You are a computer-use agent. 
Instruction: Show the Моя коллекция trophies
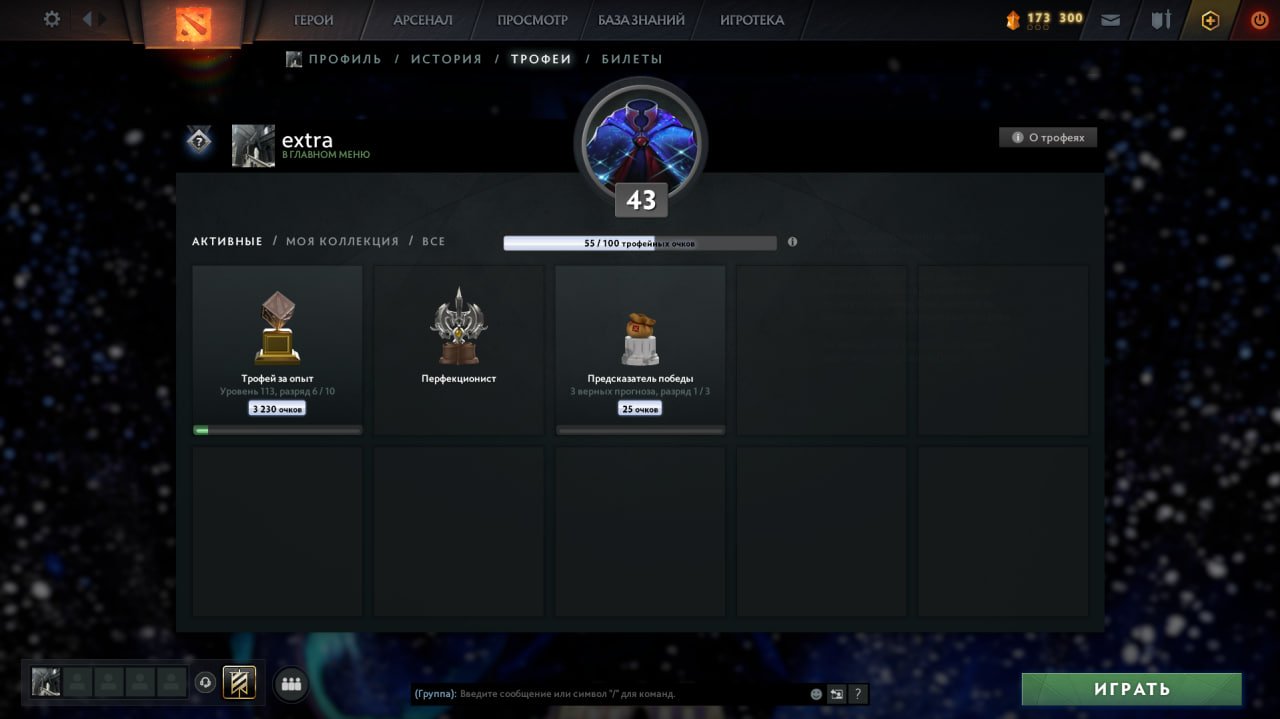[x=342, y=241]
